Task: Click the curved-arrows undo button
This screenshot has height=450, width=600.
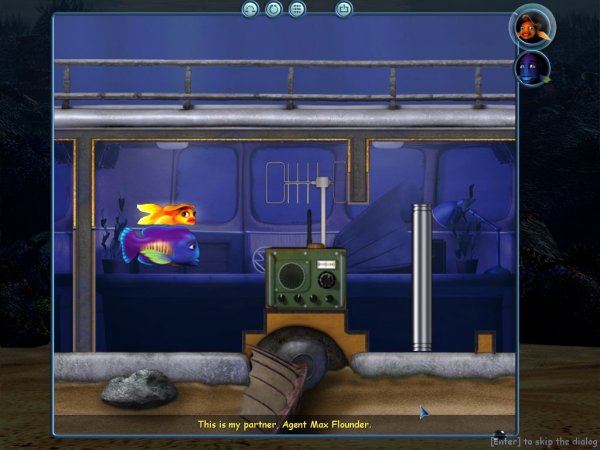Action: (251, 9)
